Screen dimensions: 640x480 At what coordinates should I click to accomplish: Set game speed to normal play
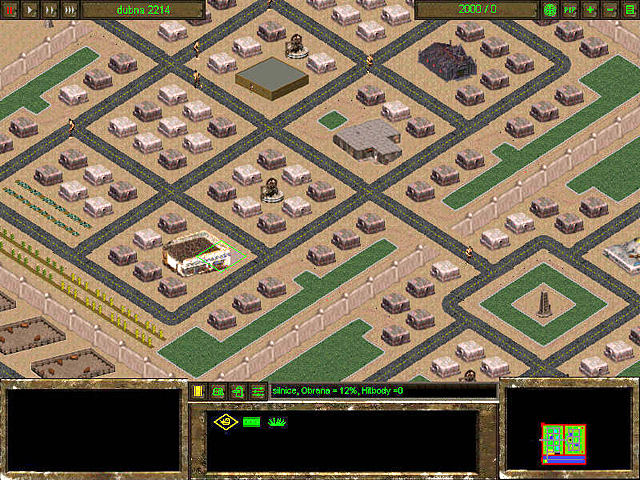tap(31, 9)
